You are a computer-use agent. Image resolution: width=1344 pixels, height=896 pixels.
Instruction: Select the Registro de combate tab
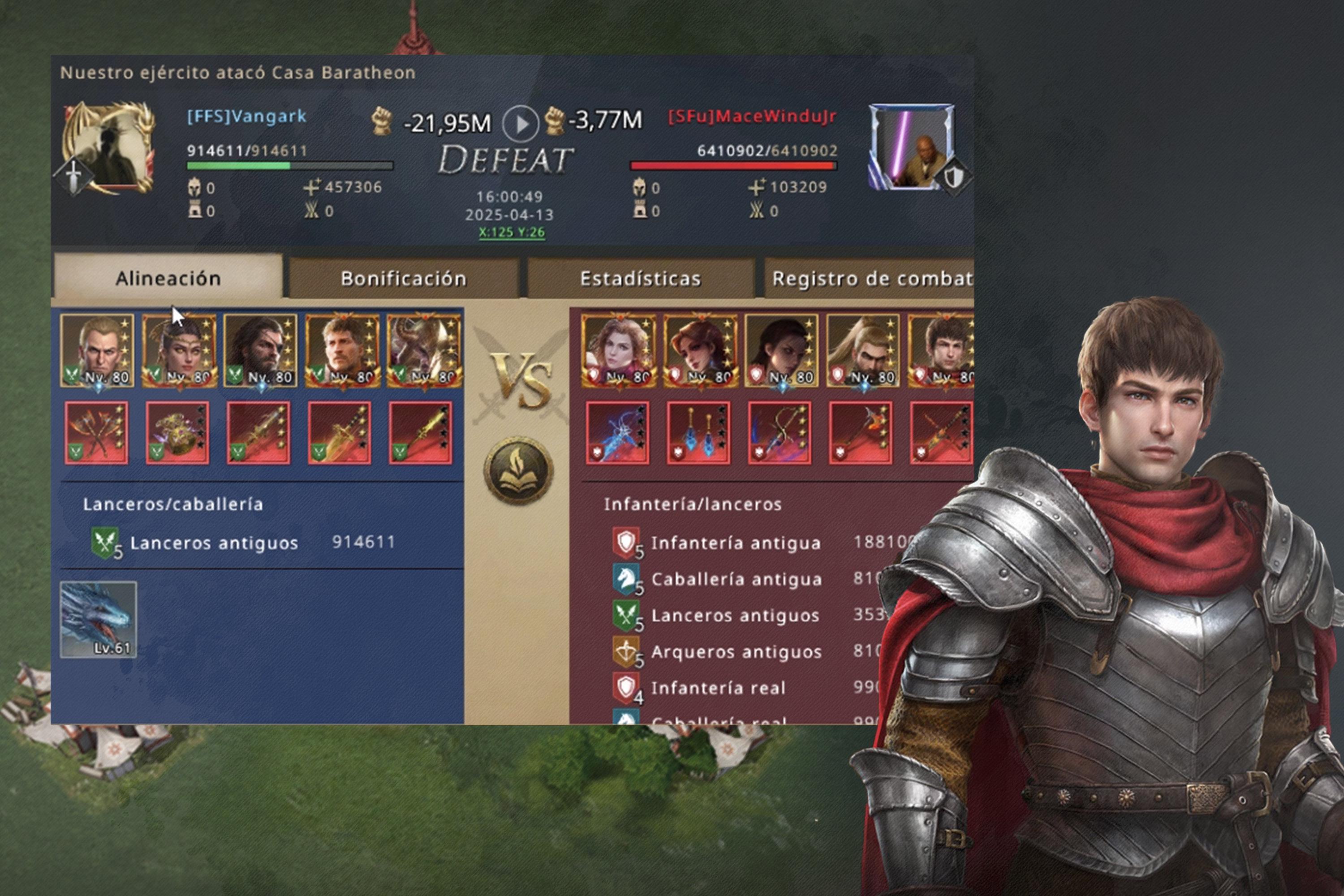[870, 278]
